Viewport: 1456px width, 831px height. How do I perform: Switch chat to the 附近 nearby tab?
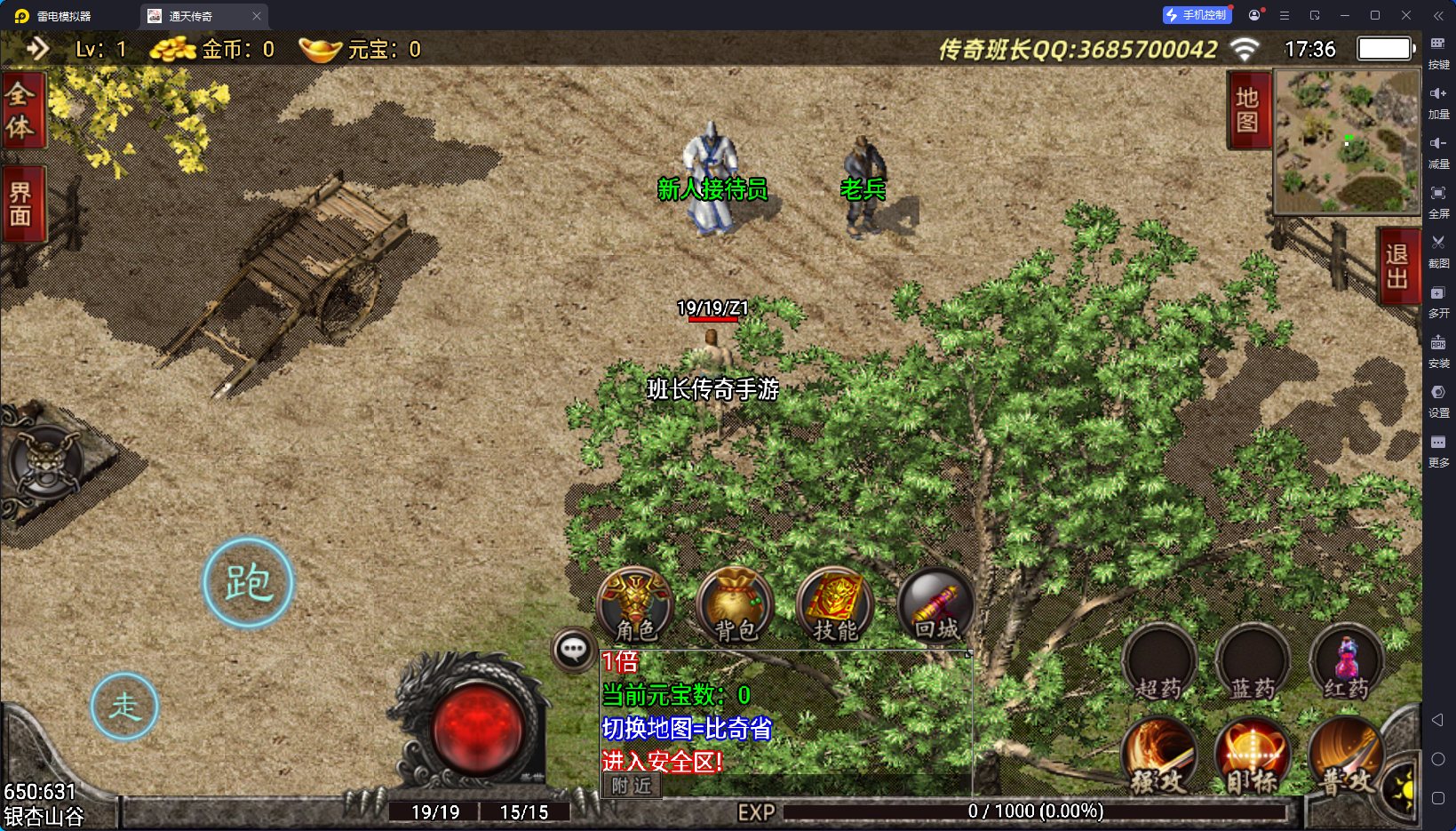pyautogui.click(x=632, y=786)
